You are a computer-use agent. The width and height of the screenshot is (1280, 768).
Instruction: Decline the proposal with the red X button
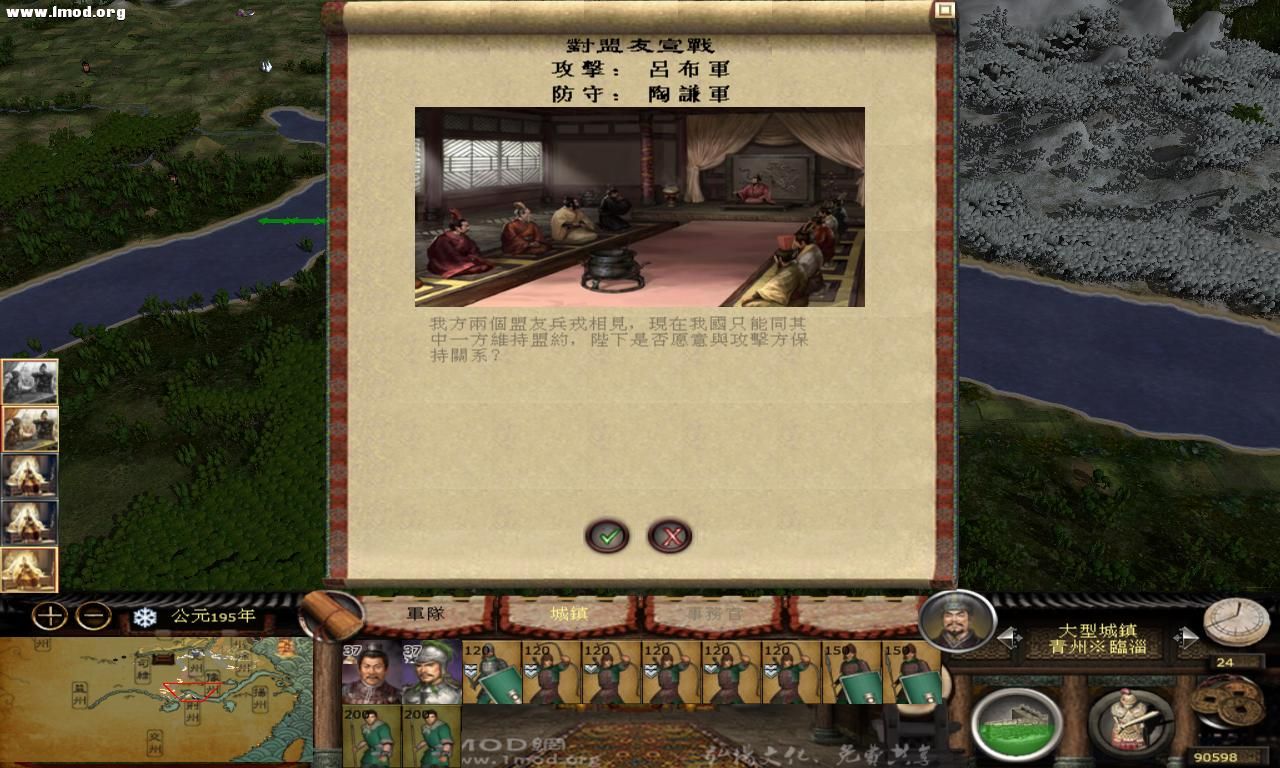[671, 535]
